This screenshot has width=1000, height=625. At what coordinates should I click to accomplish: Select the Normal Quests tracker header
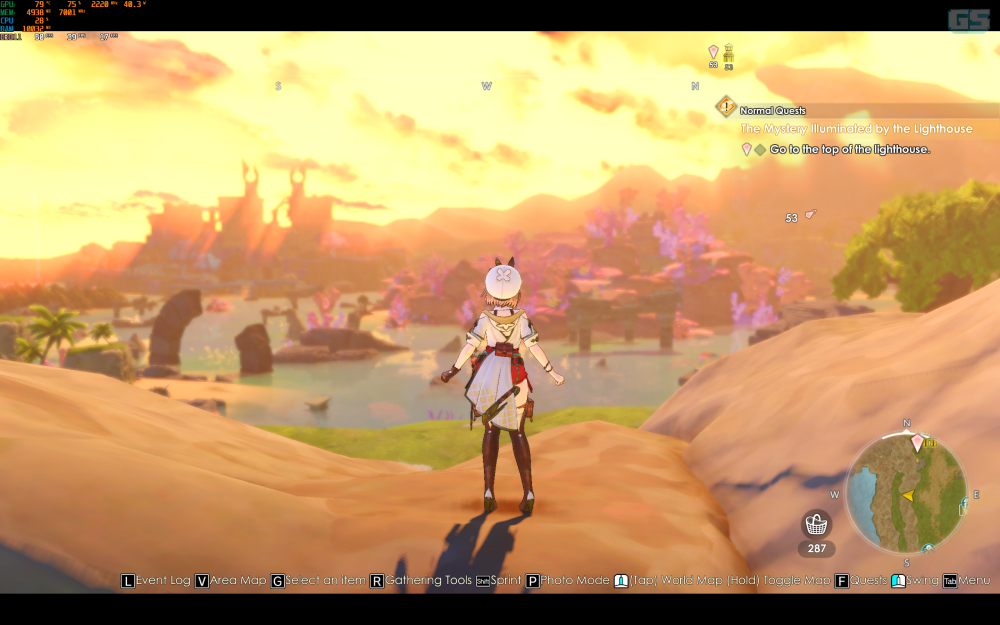(x=772, y=110)
